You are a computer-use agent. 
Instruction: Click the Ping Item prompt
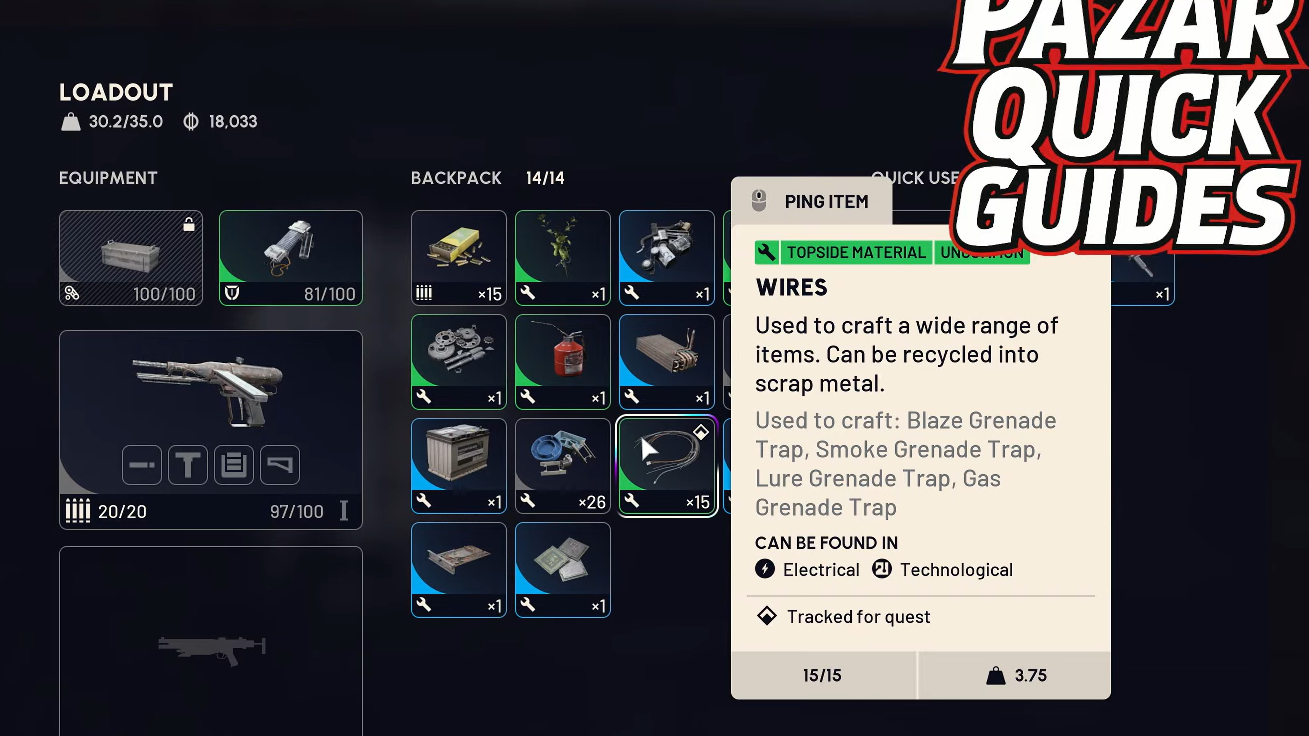click(x=811, y=201)
